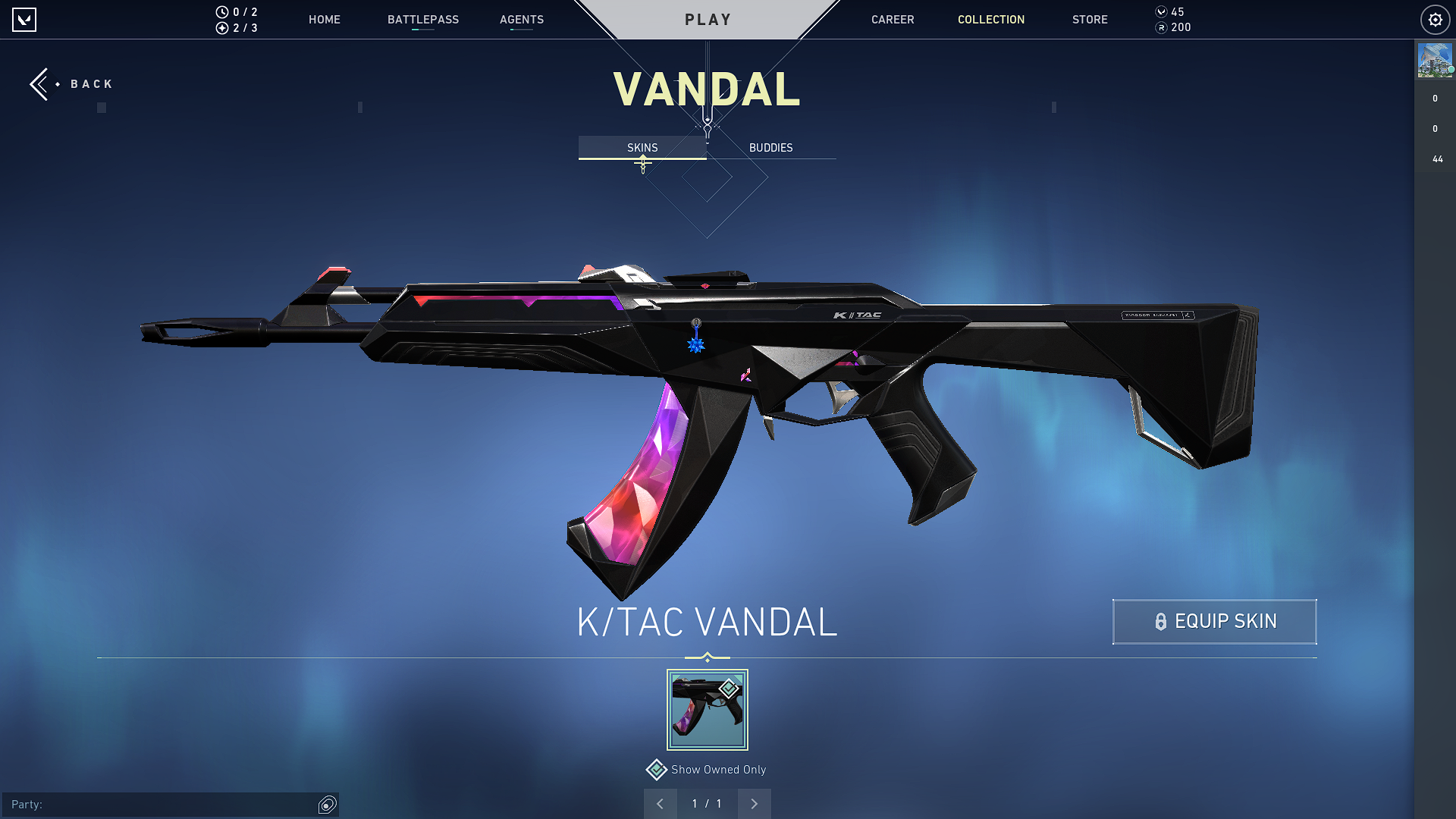1456x819 pixels.
Task: Click the Valorant Points currency icon
Action: [x=1161, y=12]
